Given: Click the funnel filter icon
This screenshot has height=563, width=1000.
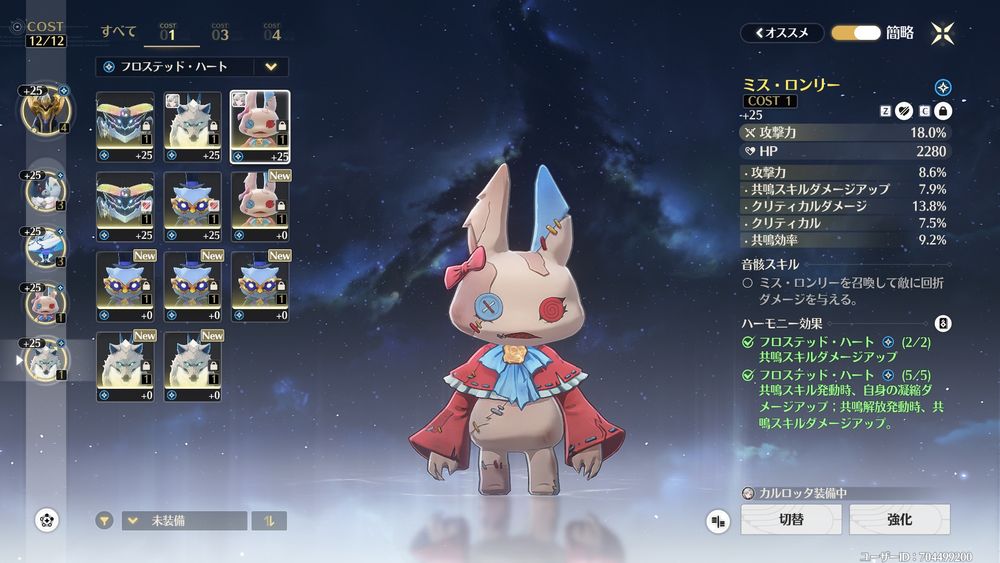Looking at the screenshot, I should [104, 521].
